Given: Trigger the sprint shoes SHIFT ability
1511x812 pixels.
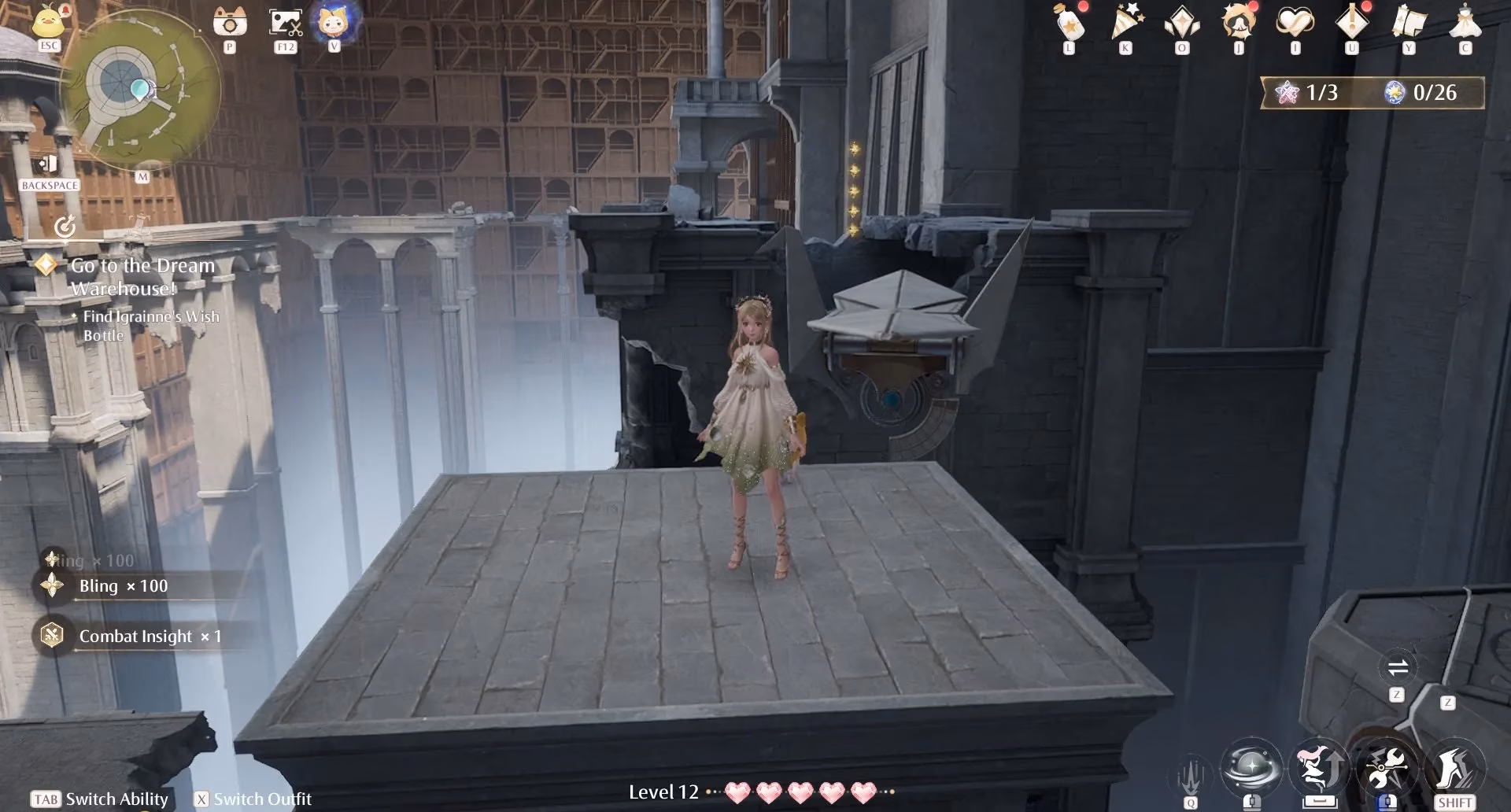Looking at the screenshot, I should coord(1457,769).
